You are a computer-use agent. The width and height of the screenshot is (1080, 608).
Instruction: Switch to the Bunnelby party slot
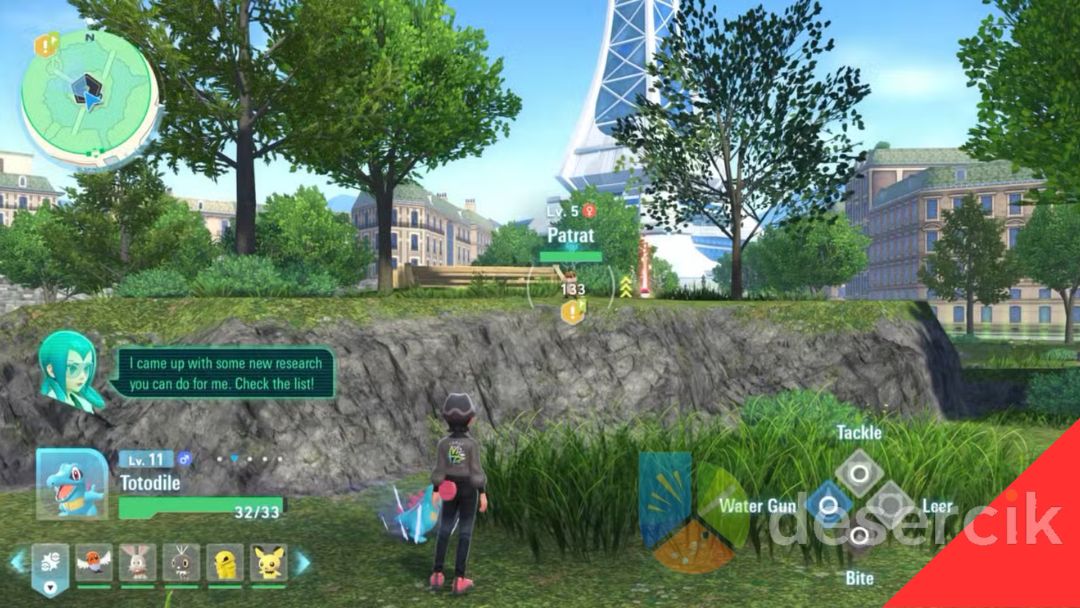(x=138, y=563)
